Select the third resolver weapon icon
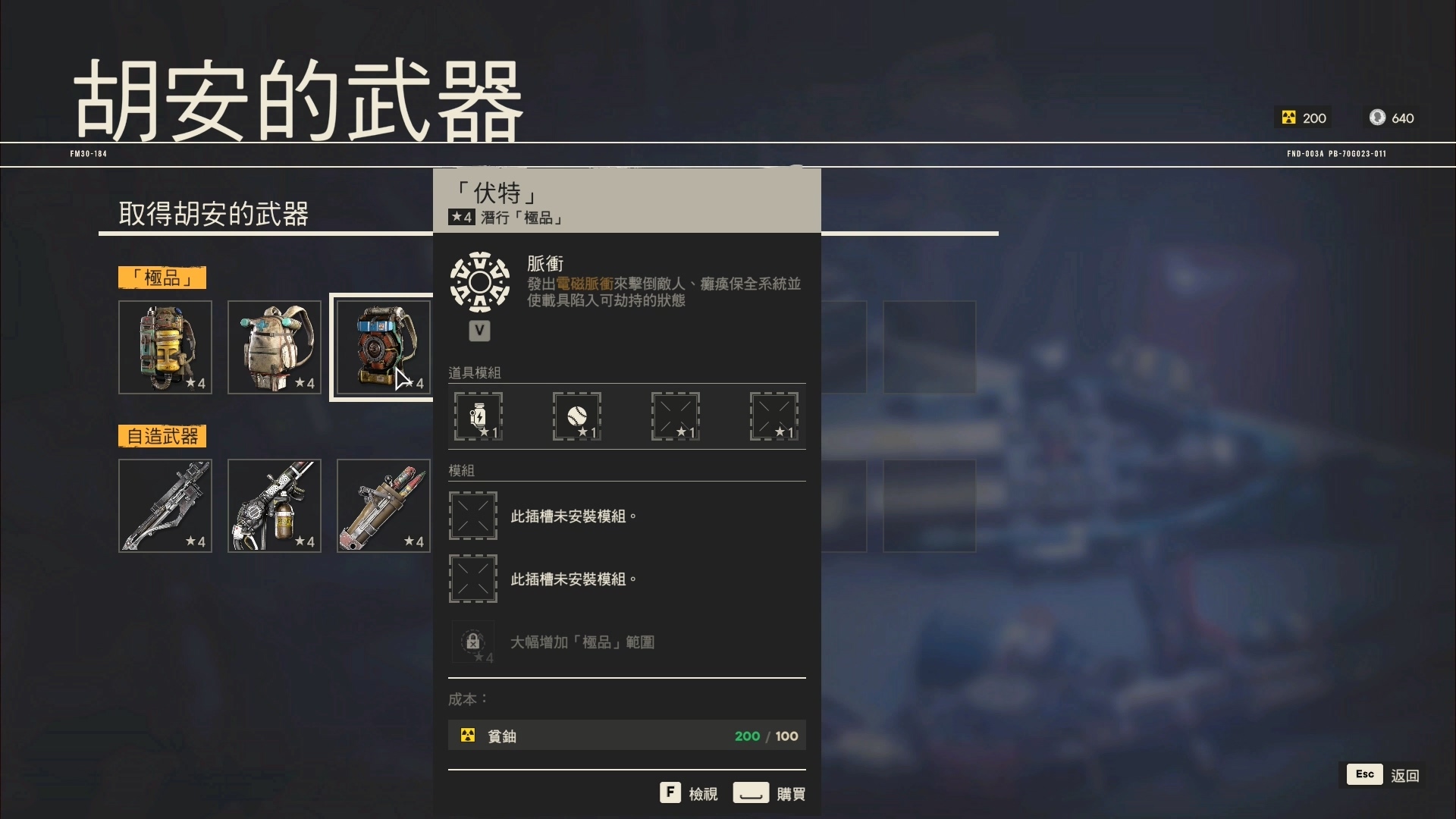1456x819 pixels. [382, 505]
